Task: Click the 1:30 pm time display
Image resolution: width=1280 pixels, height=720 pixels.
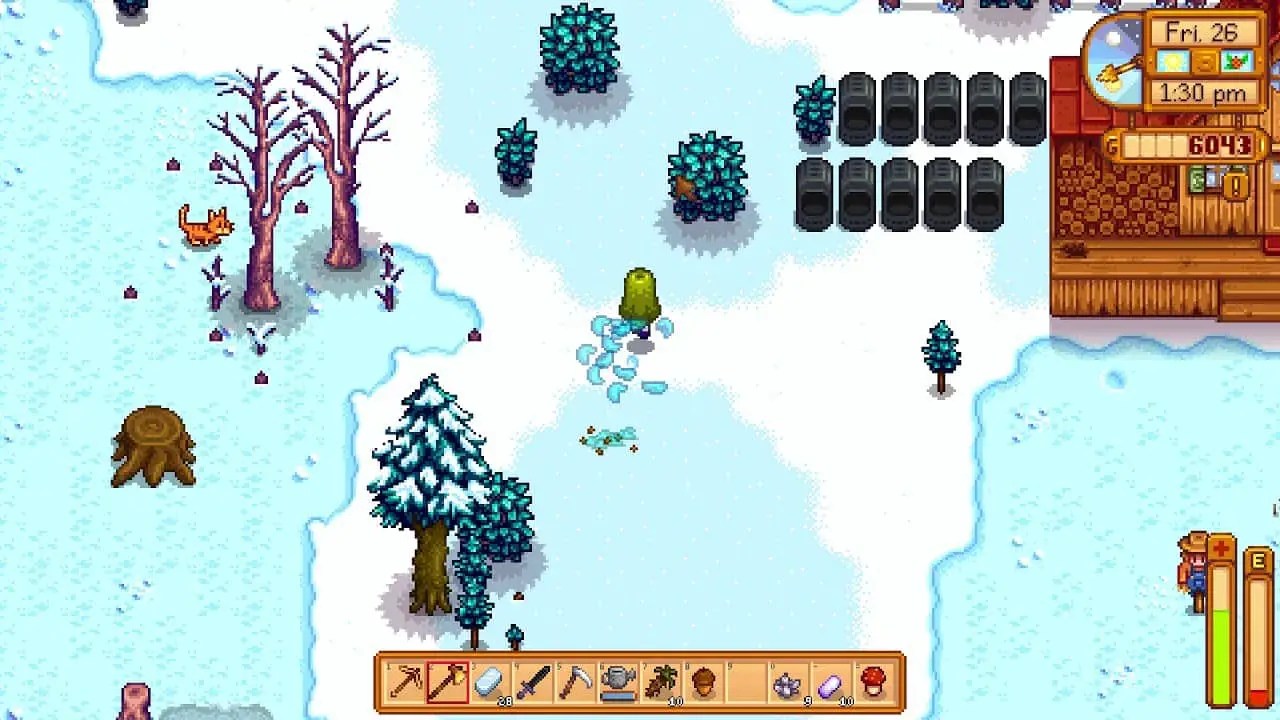Action: click(1203, 92)
